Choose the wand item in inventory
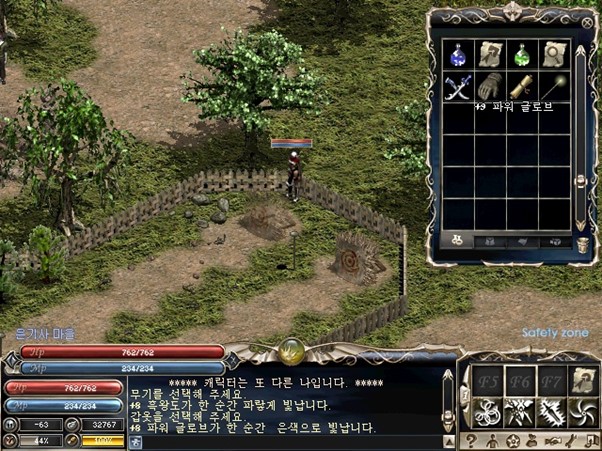The image size is (602, 451). (x=550, y=87)
